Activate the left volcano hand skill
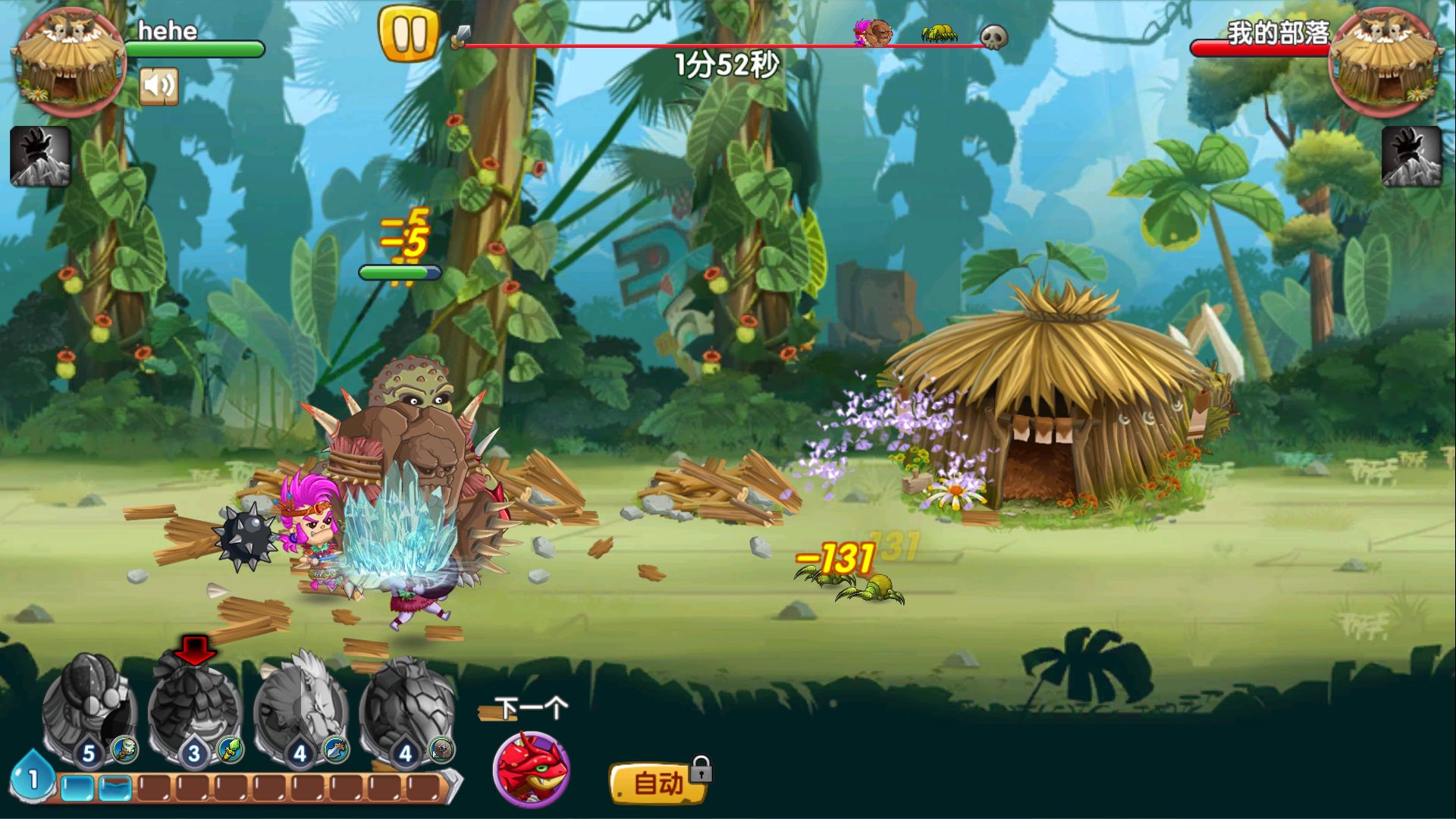This screenshot has height=819, width=1456. point(40,156)
